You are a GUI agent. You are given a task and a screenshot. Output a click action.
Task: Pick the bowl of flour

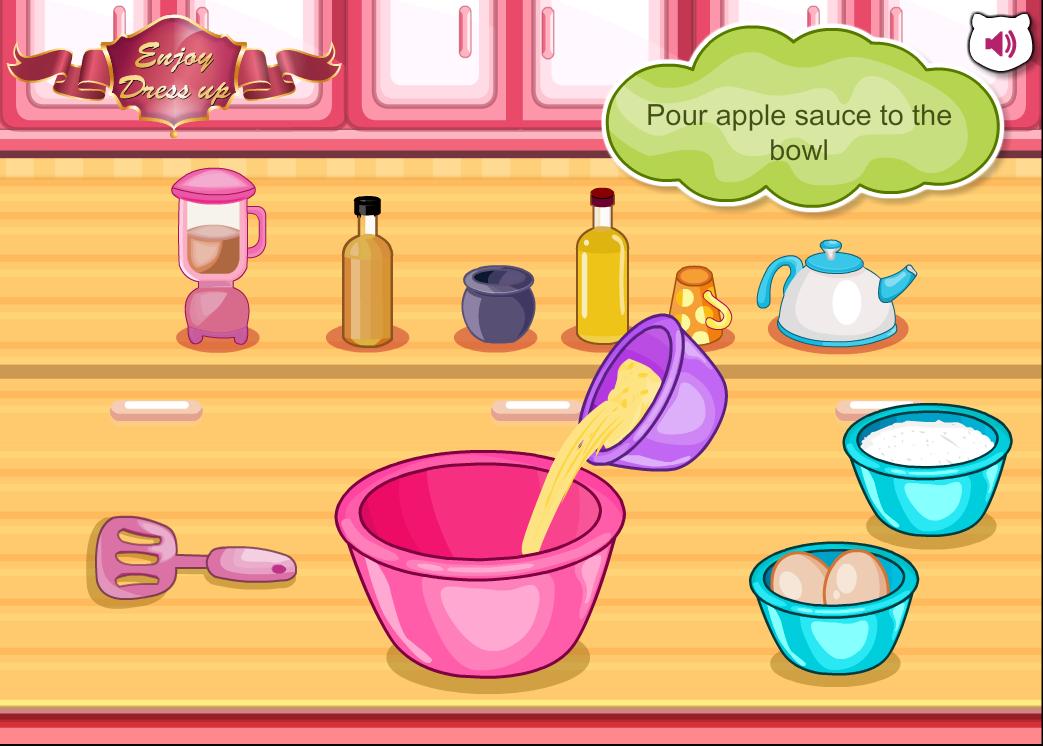(927, 466)
